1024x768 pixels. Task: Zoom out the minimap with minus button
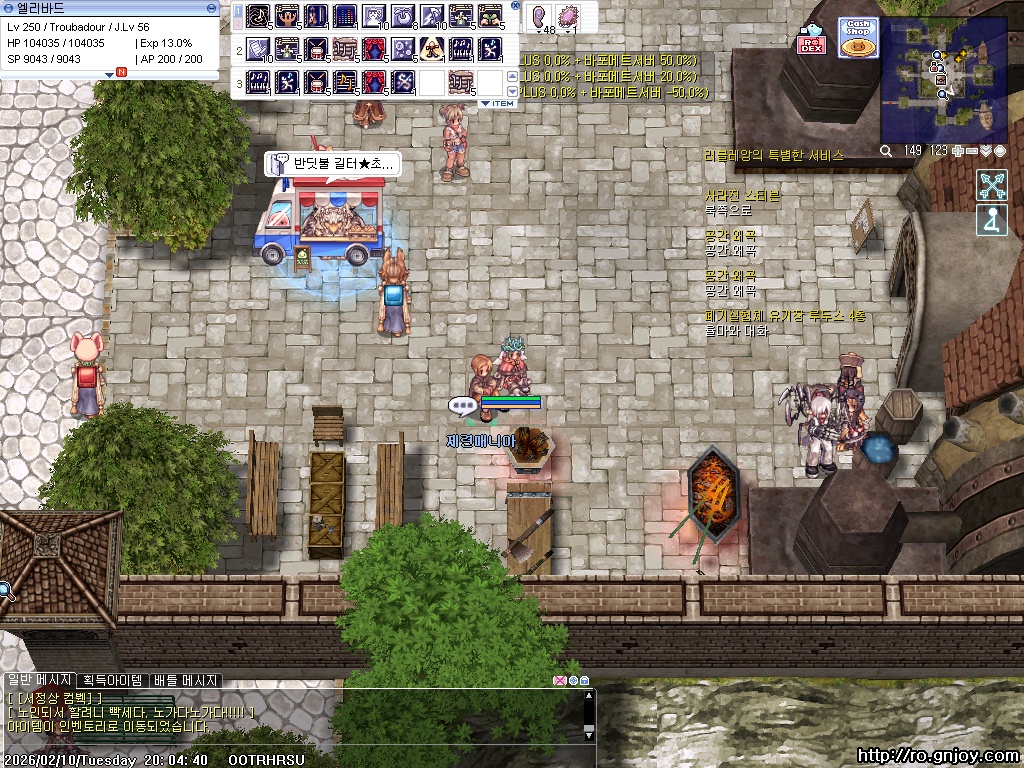click(x=972, y=151)
